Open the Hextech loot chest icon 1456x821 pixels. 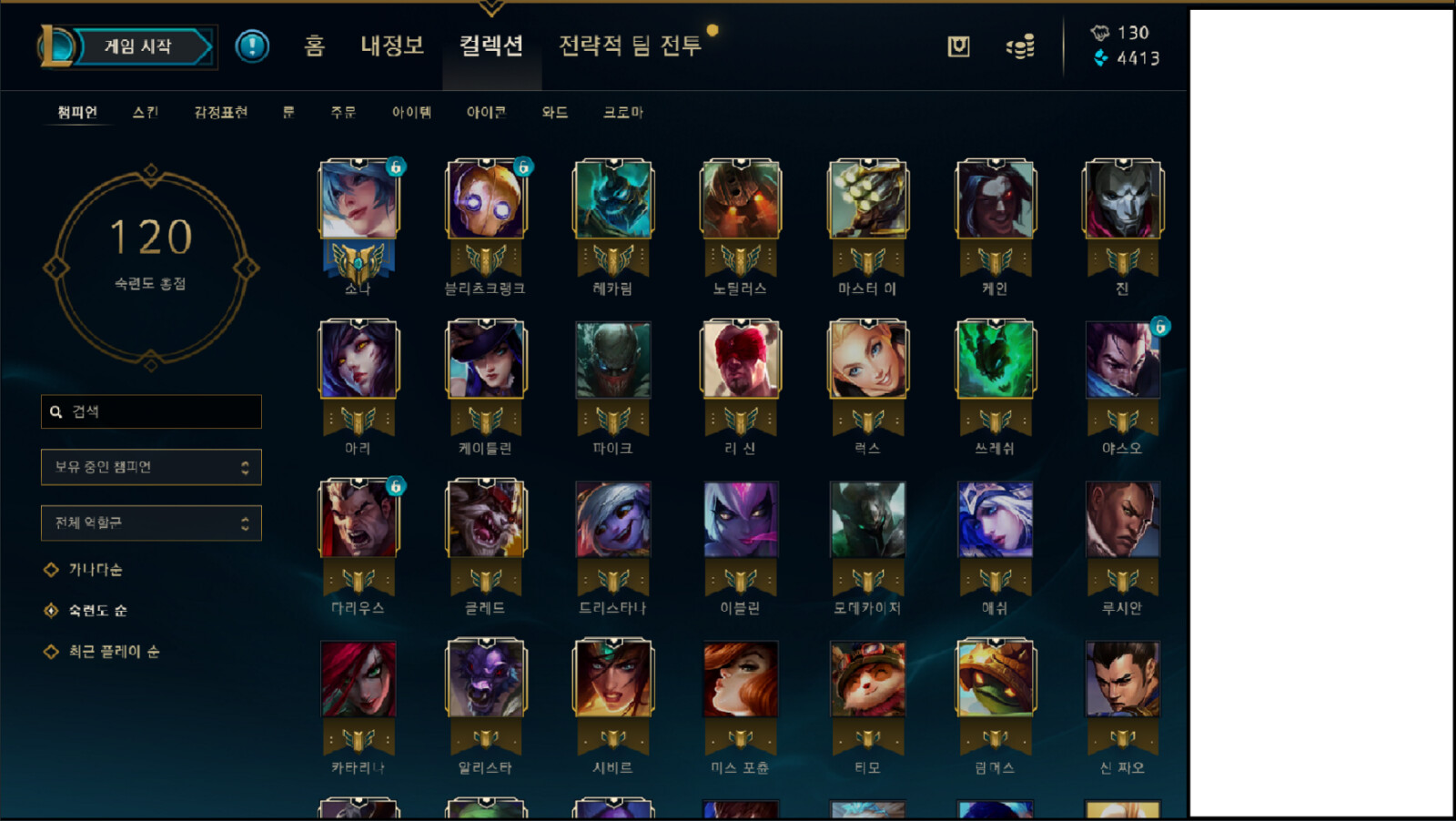point(956,47)
